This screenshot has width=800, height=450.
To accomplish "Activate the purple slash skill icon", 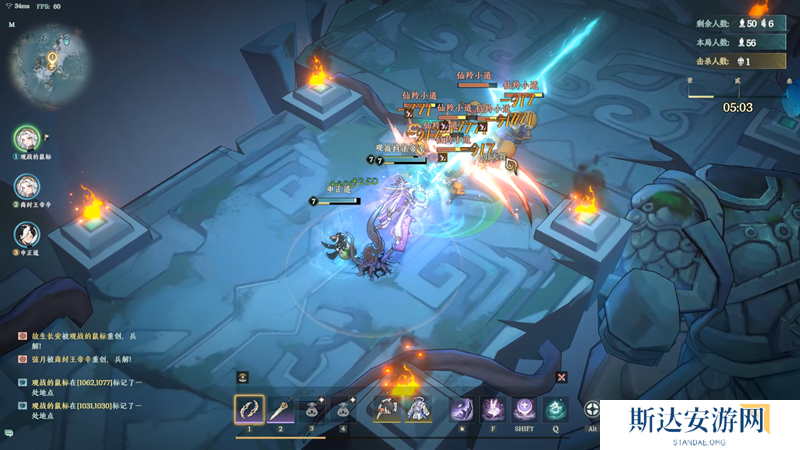I will coord(461,410).
